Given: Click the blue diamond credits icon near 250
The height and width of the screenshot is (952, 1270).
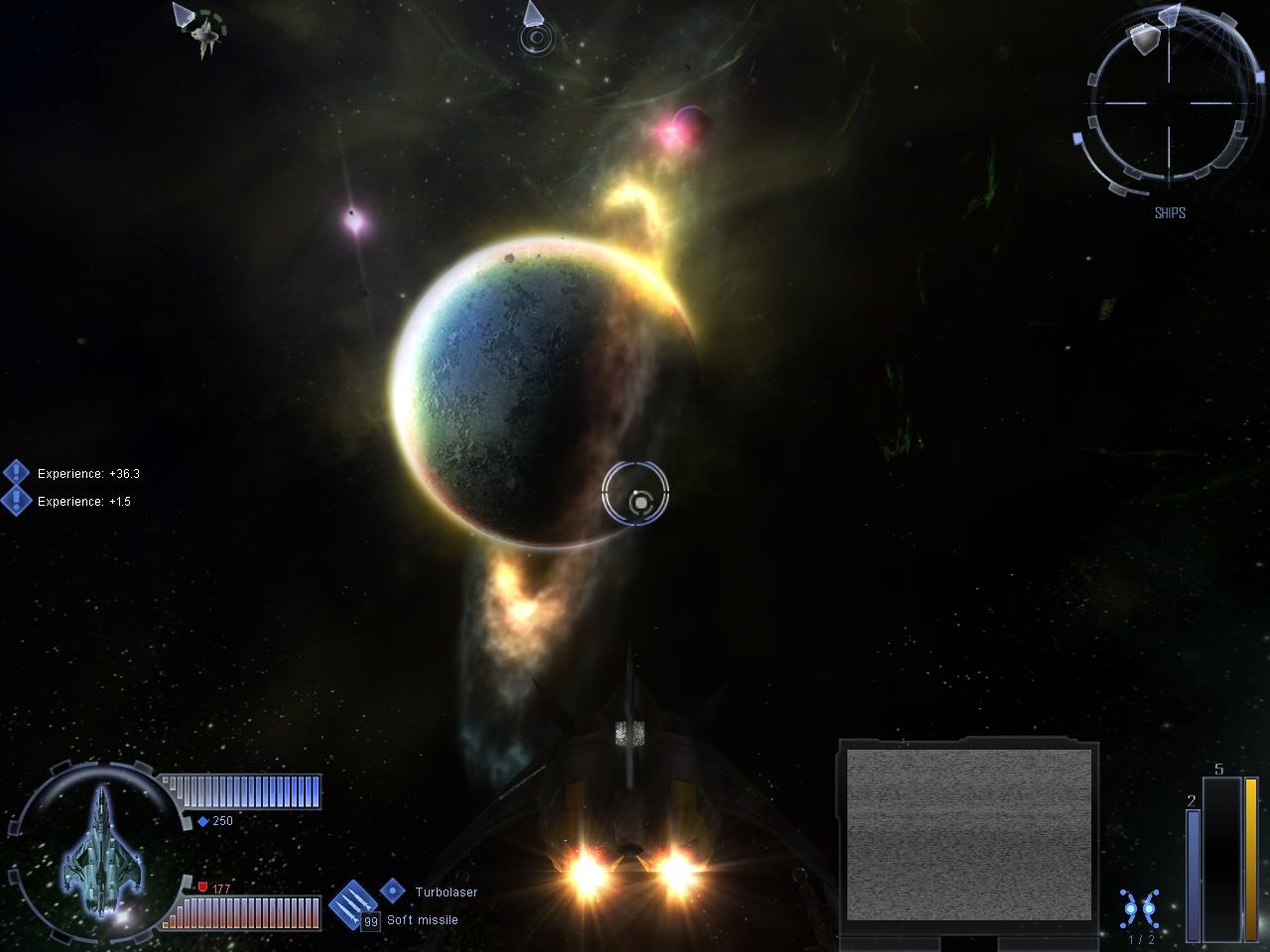Looking at the screenshot, I should coord(203,820).
